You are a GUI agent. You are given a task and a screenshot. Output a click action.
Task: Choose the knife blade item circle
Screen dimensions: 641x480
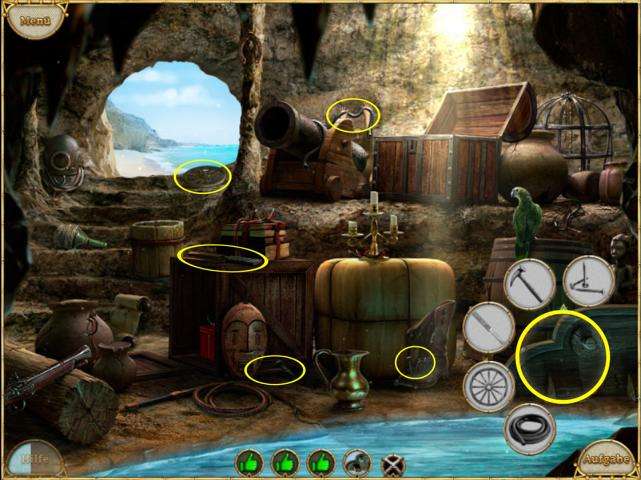click(487, 327)
